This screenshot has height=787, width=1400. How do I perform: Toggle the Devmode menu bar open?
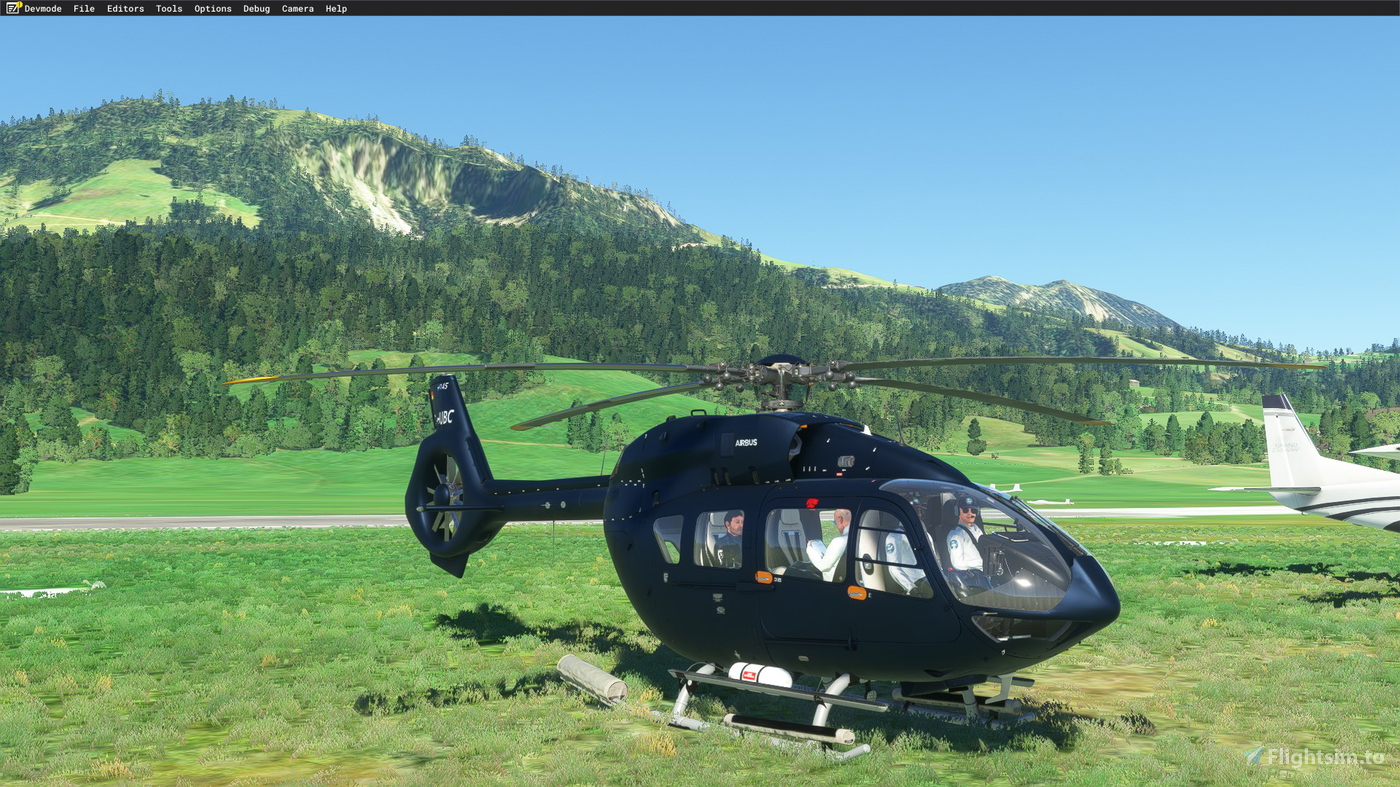pos(42,8)
